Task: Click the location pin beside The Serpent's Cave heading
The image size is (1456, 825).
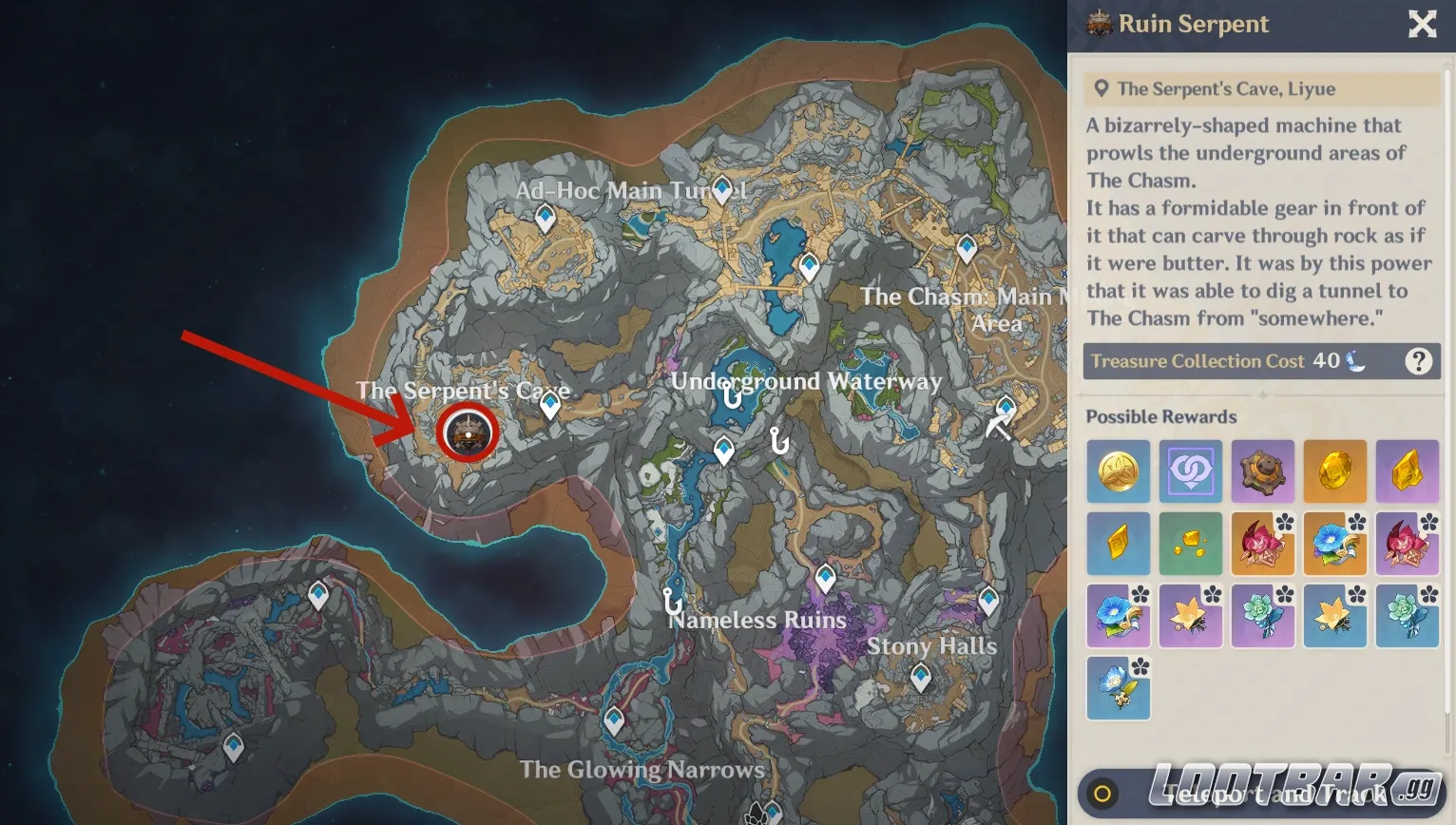Action: pyautogui.click(x=1101, y=88)
